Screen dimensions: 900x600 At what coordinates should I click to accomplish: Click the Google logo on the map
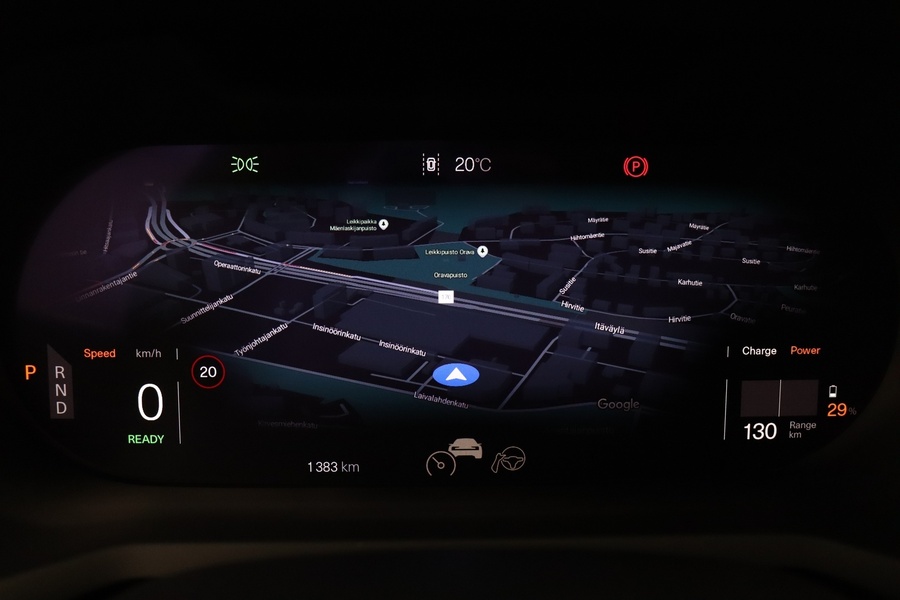point(618,404)
